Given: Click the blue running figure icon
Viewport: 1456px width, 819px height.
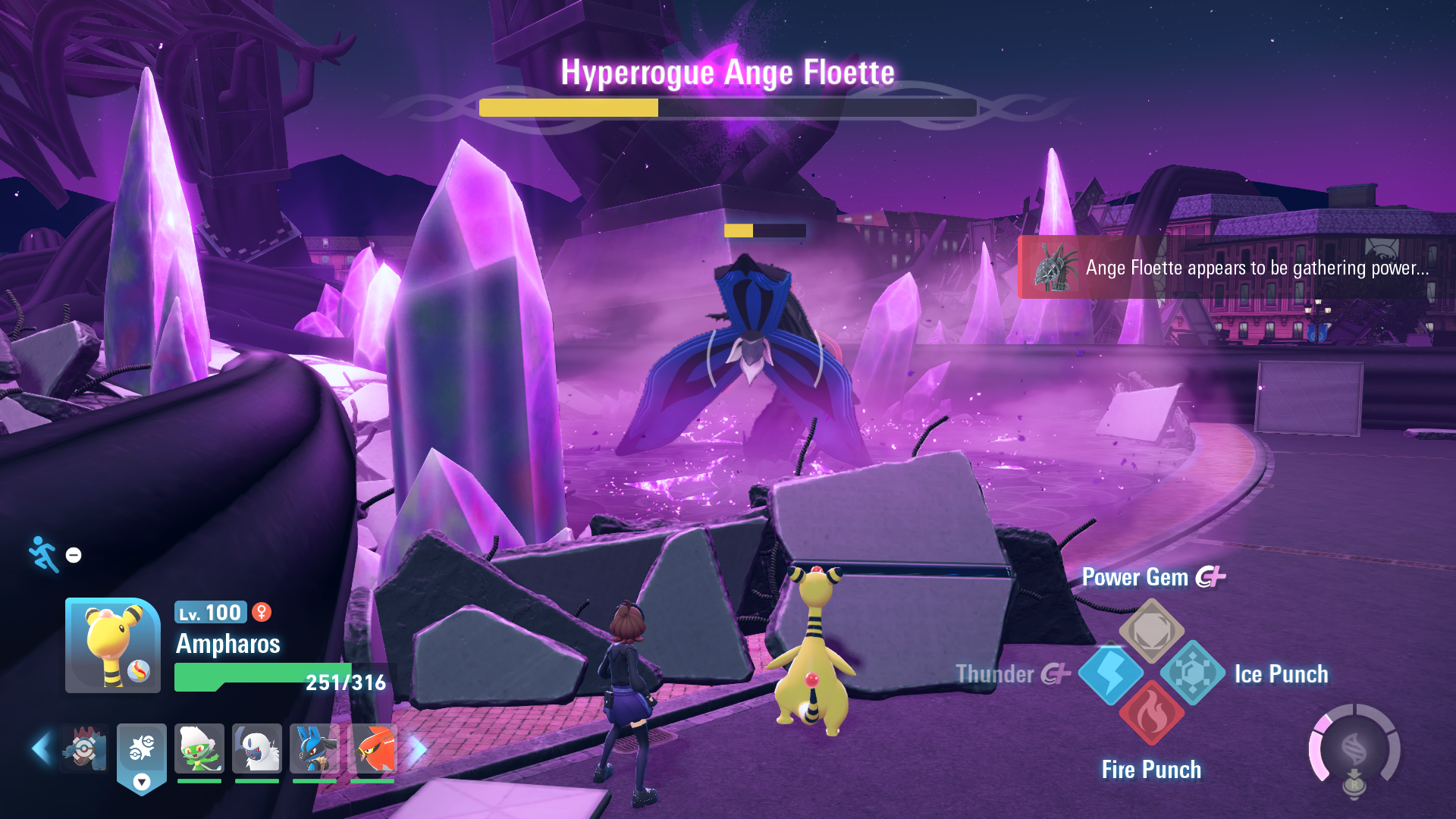Looking at the screenshot, I should pos(44,554).
